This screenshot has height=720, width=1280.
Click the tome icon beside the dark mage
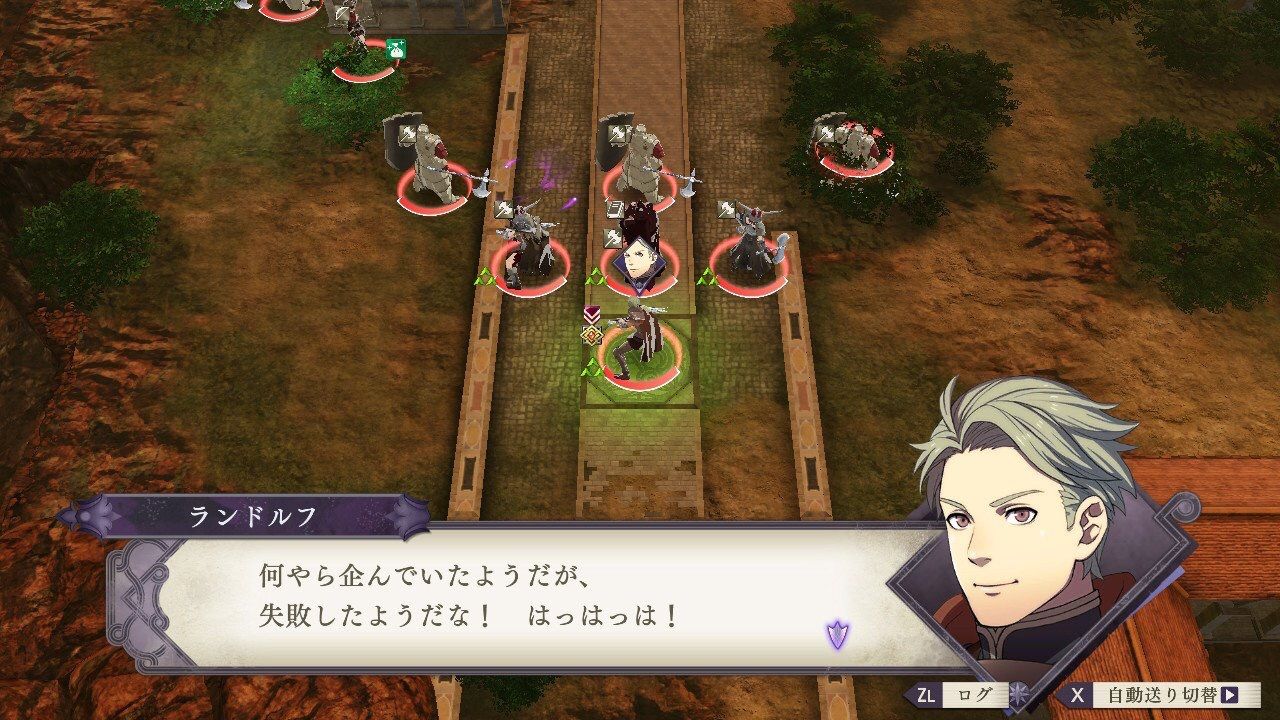615,207
